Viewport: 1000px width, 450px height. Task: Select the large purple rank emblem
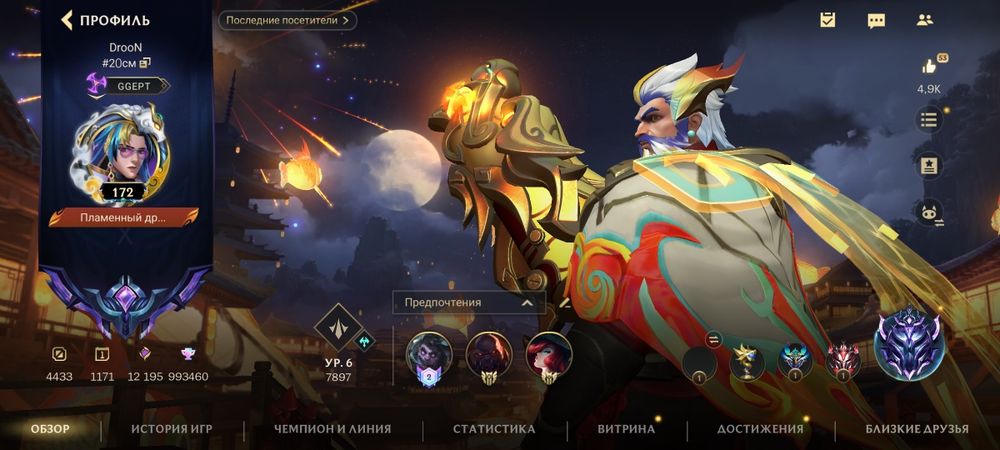(909, 345)
